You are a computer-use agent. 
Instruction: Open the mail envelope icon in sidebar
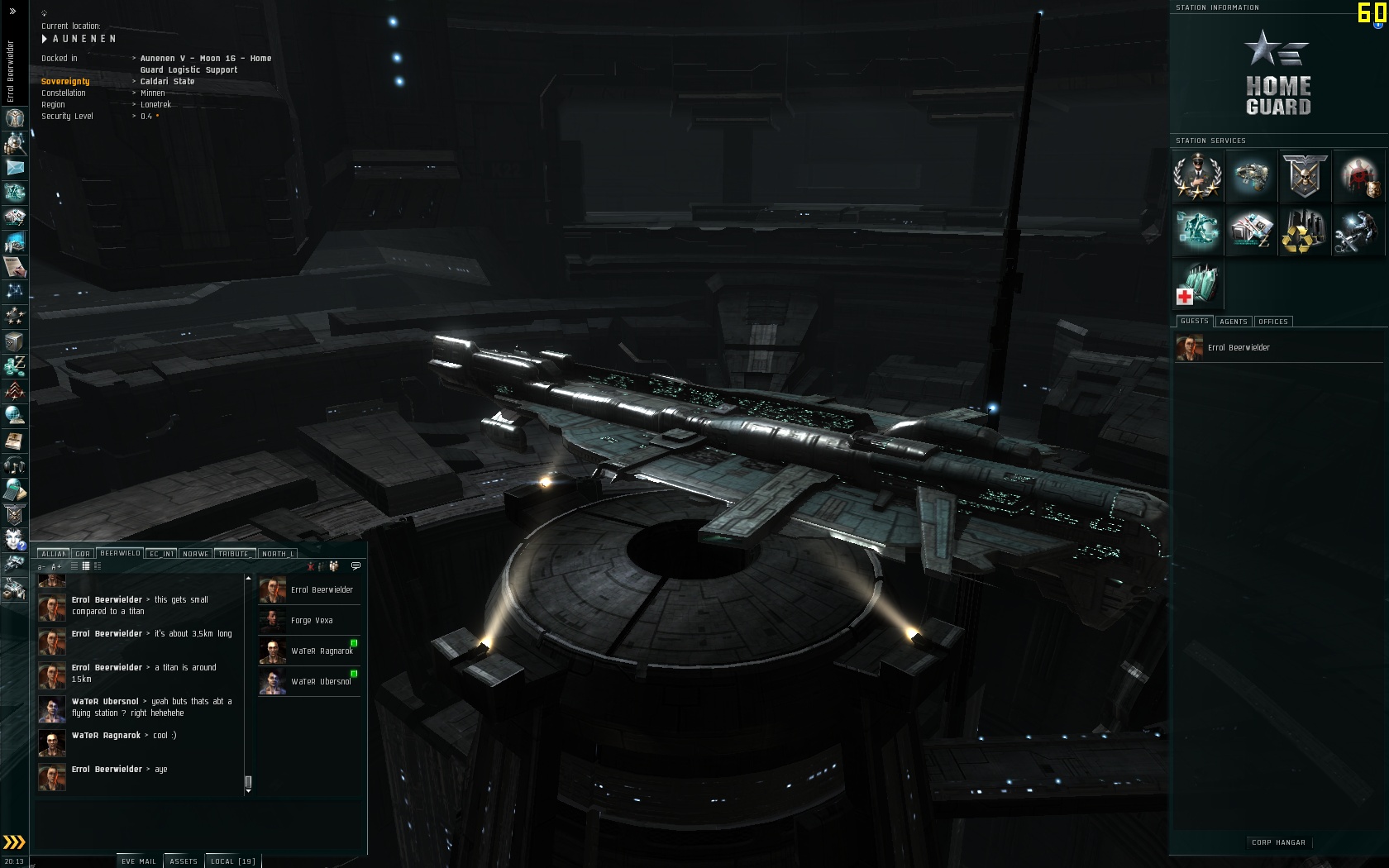tap(15, 168)
